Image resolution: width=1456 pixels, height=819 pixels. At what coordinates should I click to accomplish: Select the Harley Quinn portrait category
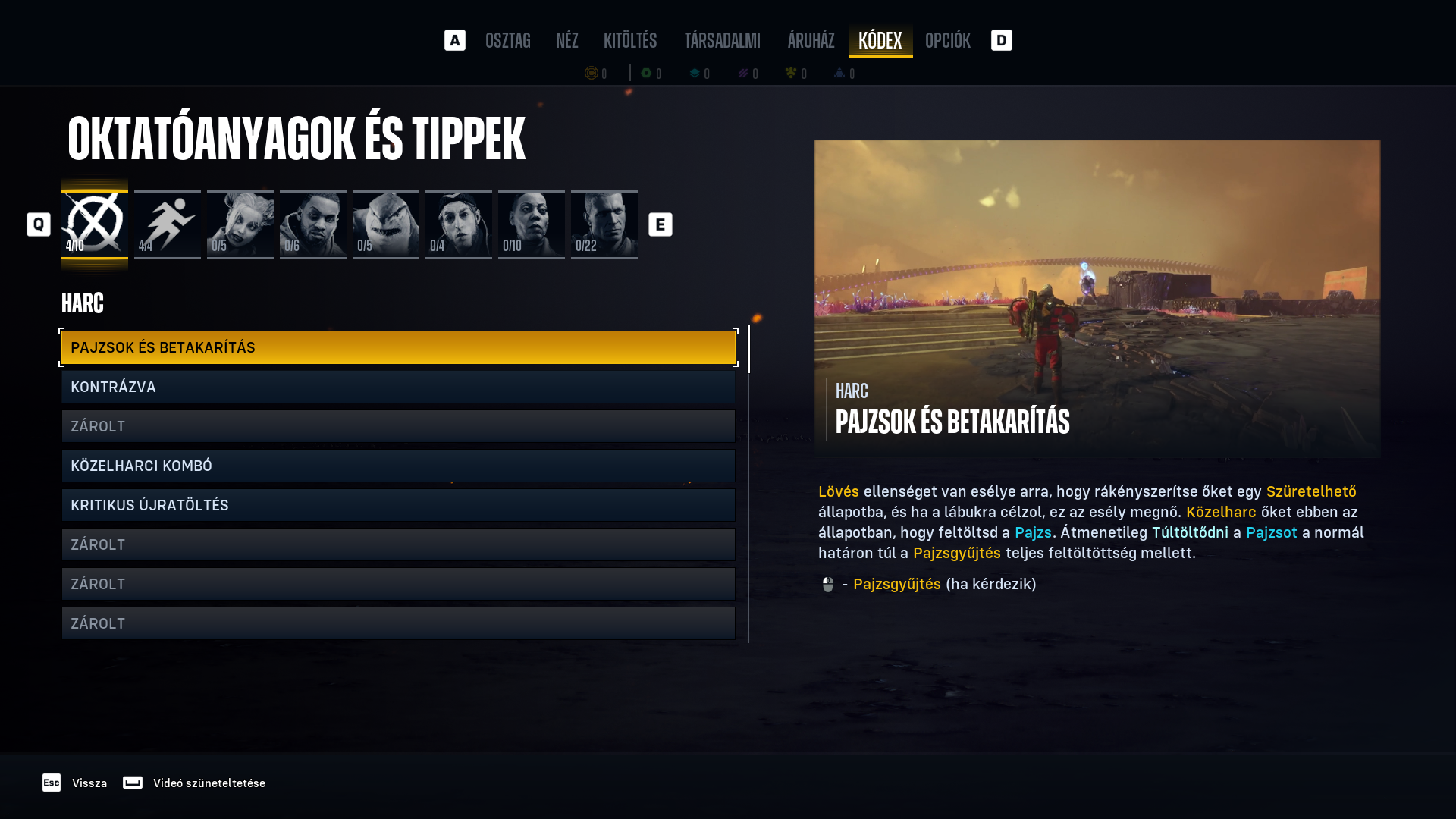click(x=240, y=224)
